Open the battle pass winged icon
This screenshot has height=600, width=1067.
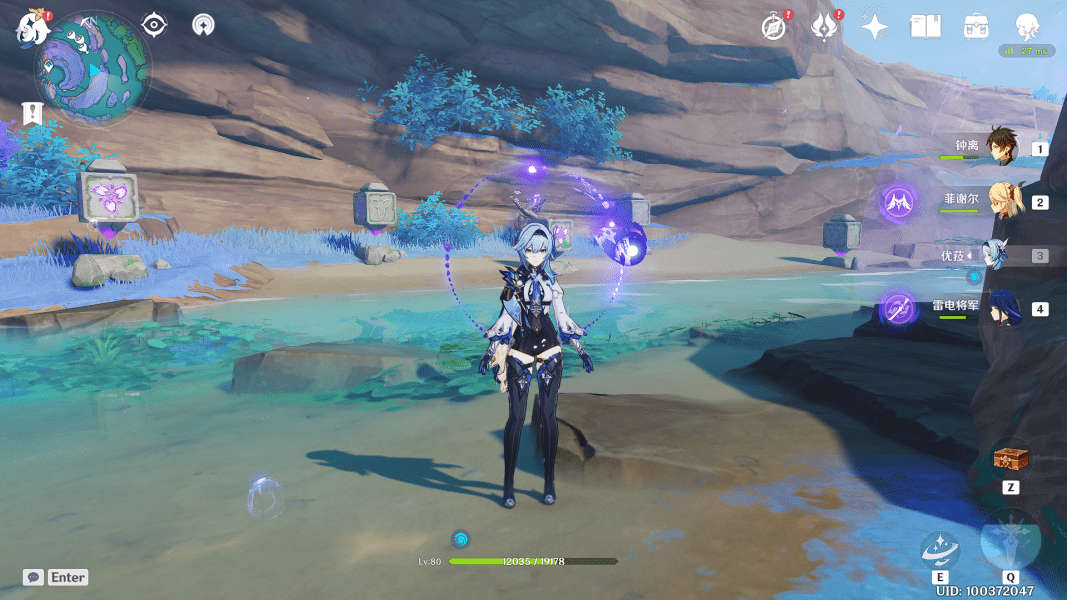pyautogui.click(x=823, y=27)
